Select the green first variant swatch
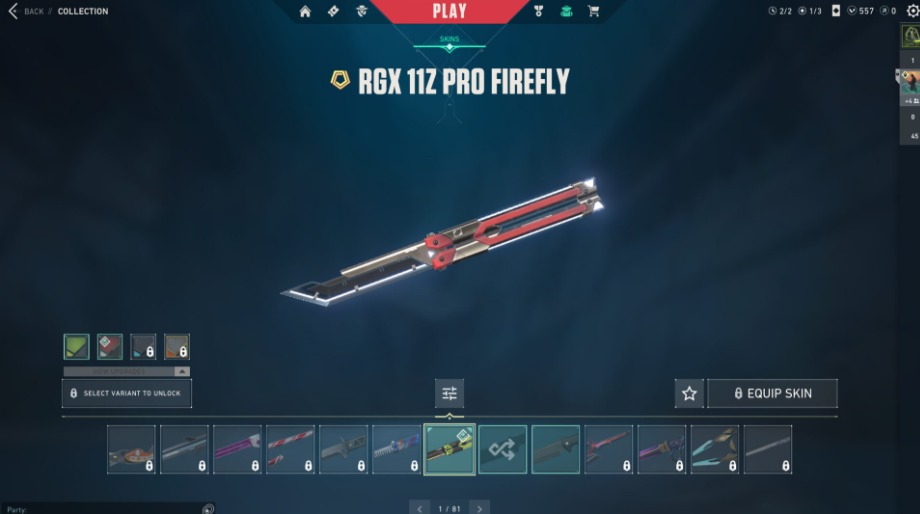 (77, 347)
